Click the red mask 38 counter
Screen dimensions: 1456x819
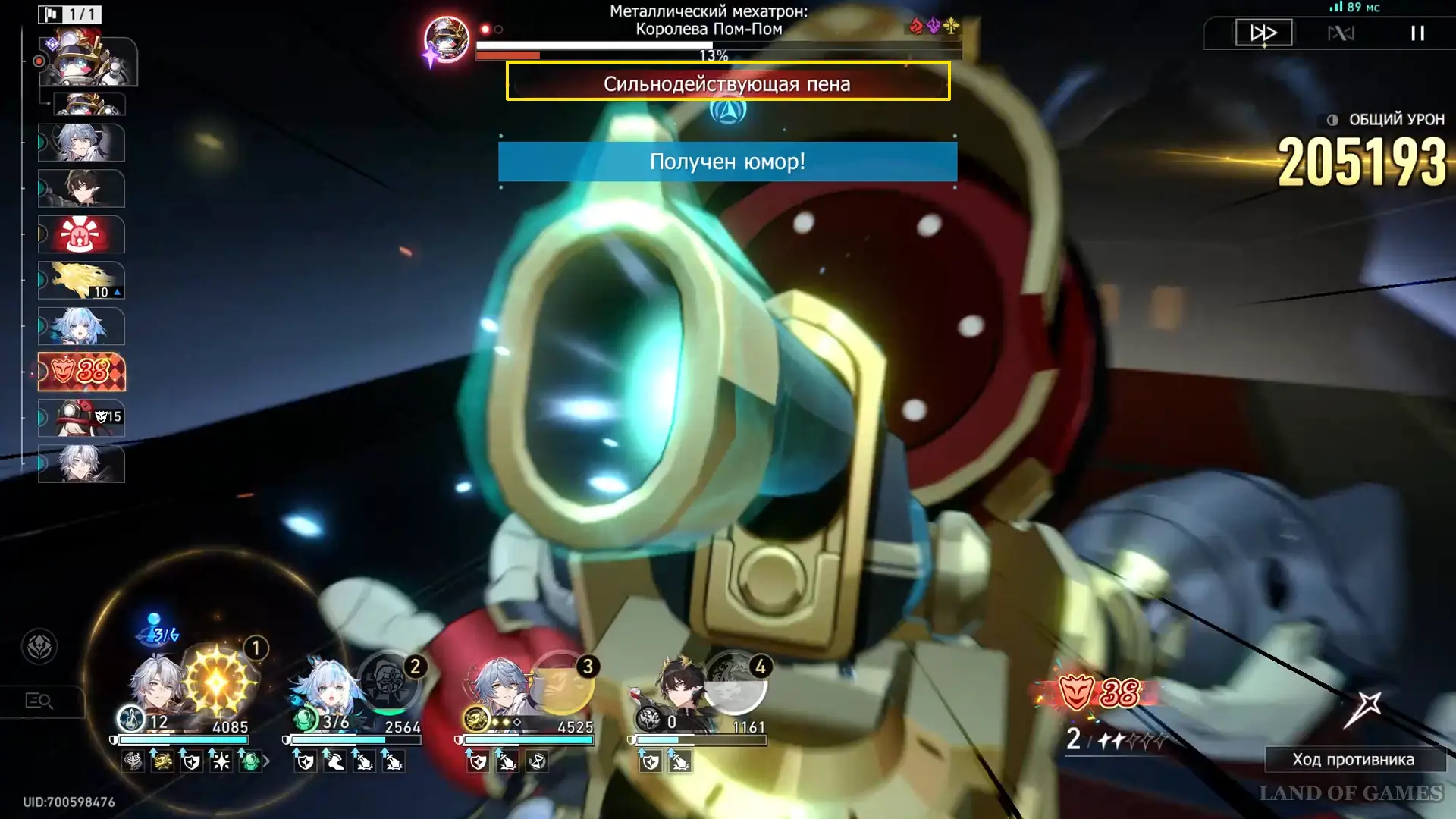[1099, 692]
